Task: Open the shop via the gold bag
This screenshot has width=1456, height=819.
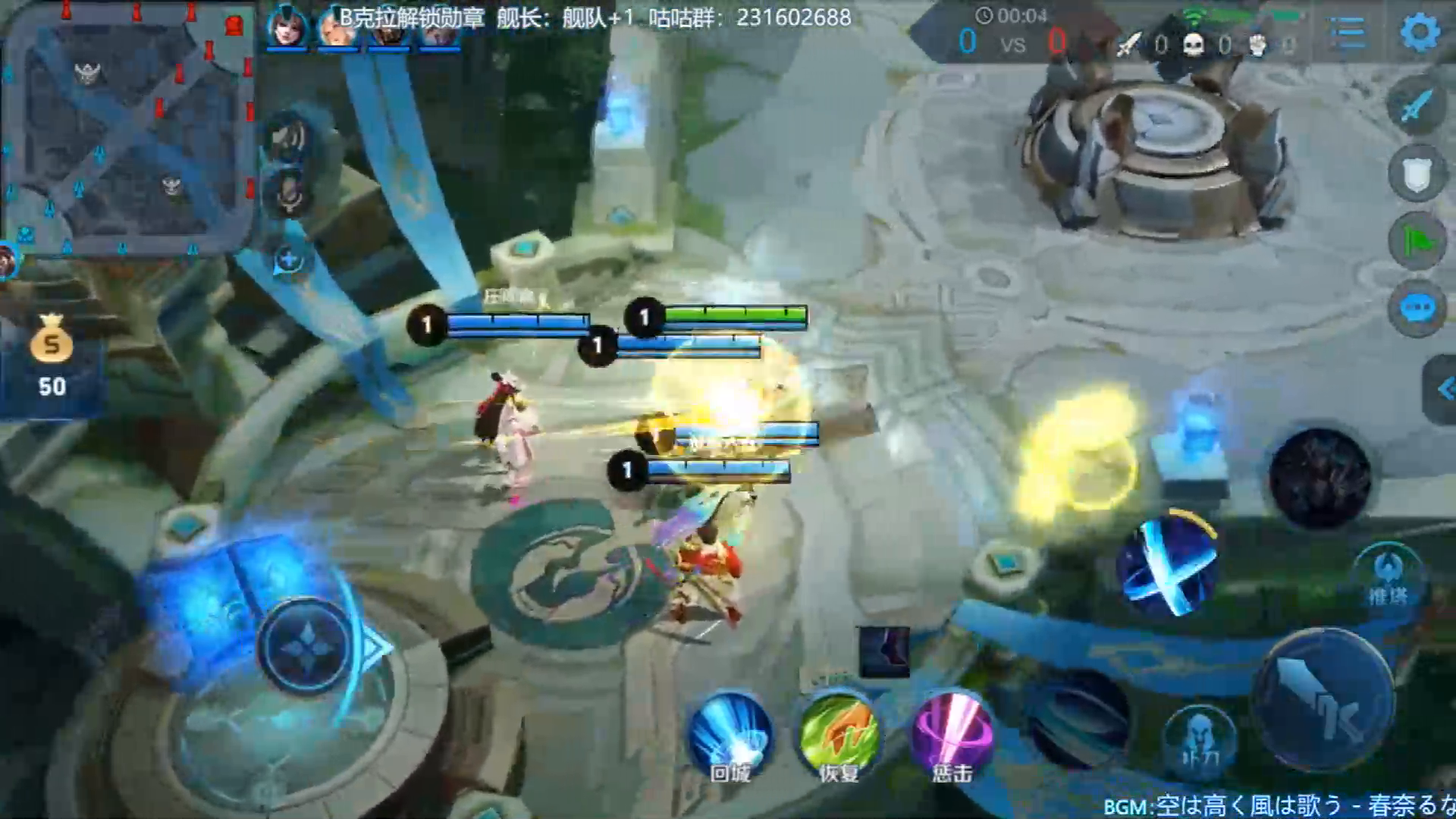Action: coord(52,355)
